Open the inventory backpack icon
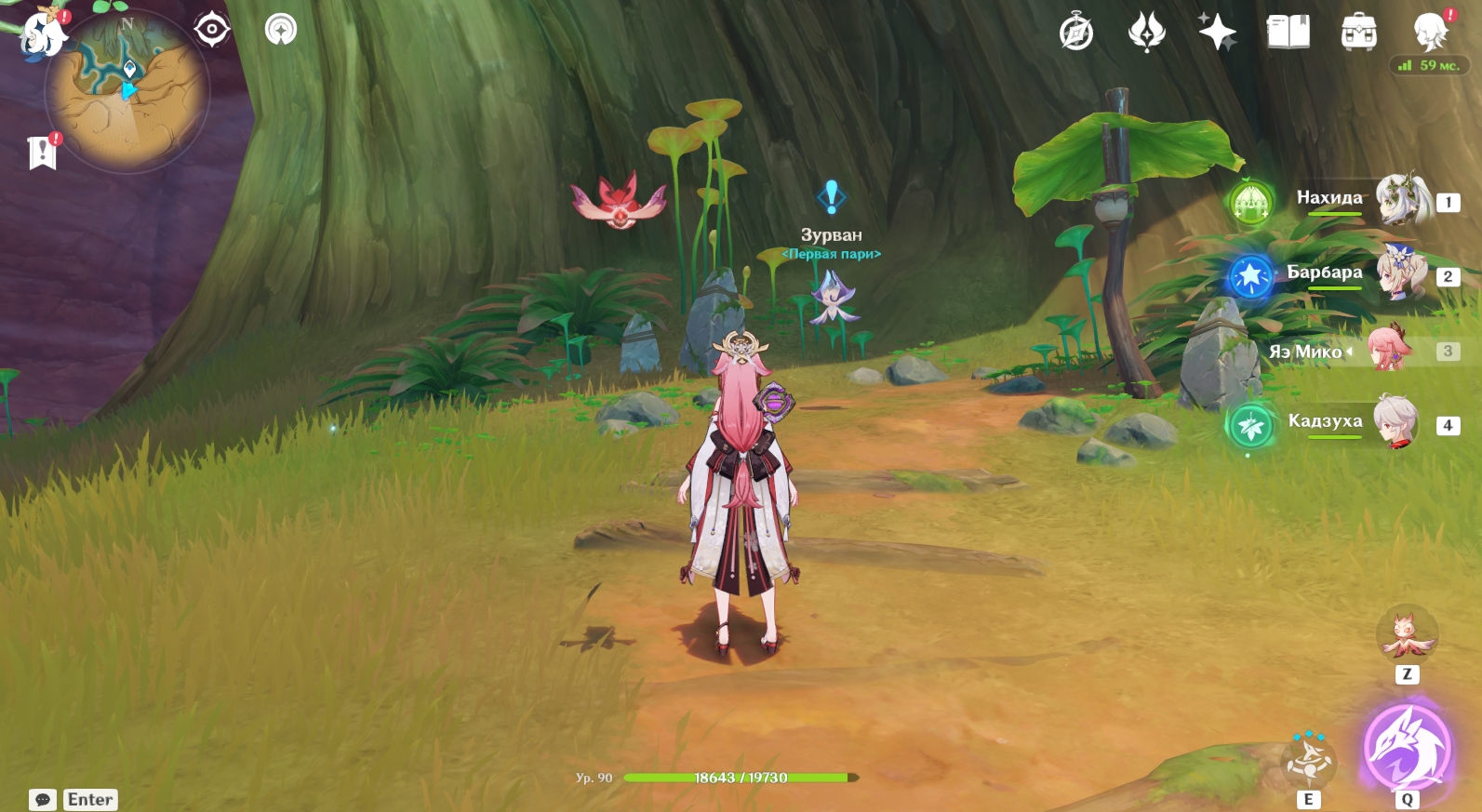 tap(1358, 33)
